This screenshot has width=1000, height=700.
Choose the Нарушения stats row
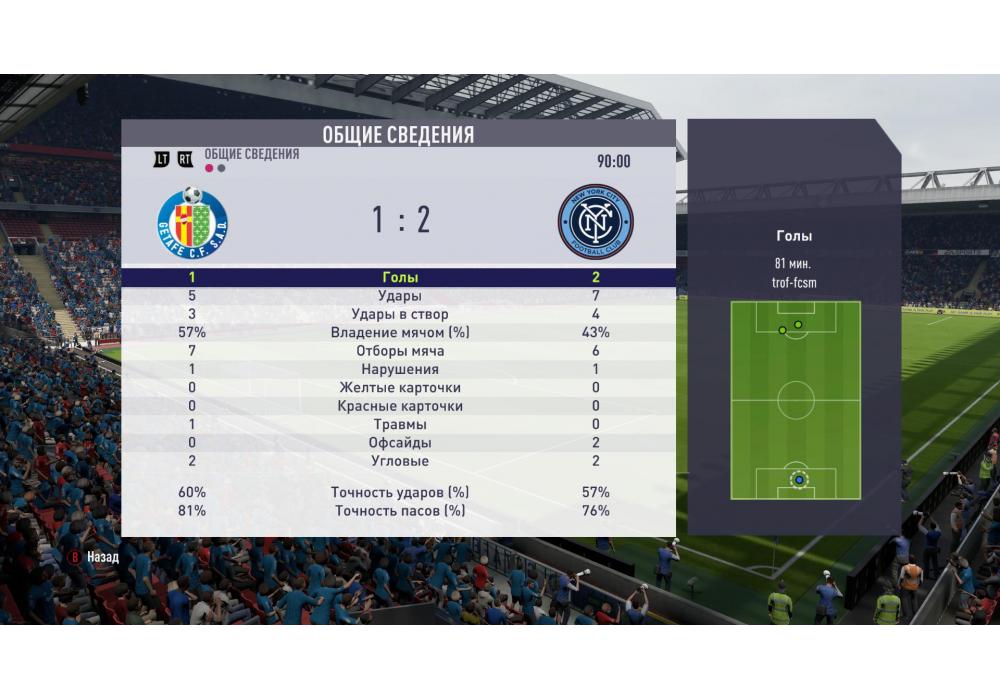click(x=400, y=369)
